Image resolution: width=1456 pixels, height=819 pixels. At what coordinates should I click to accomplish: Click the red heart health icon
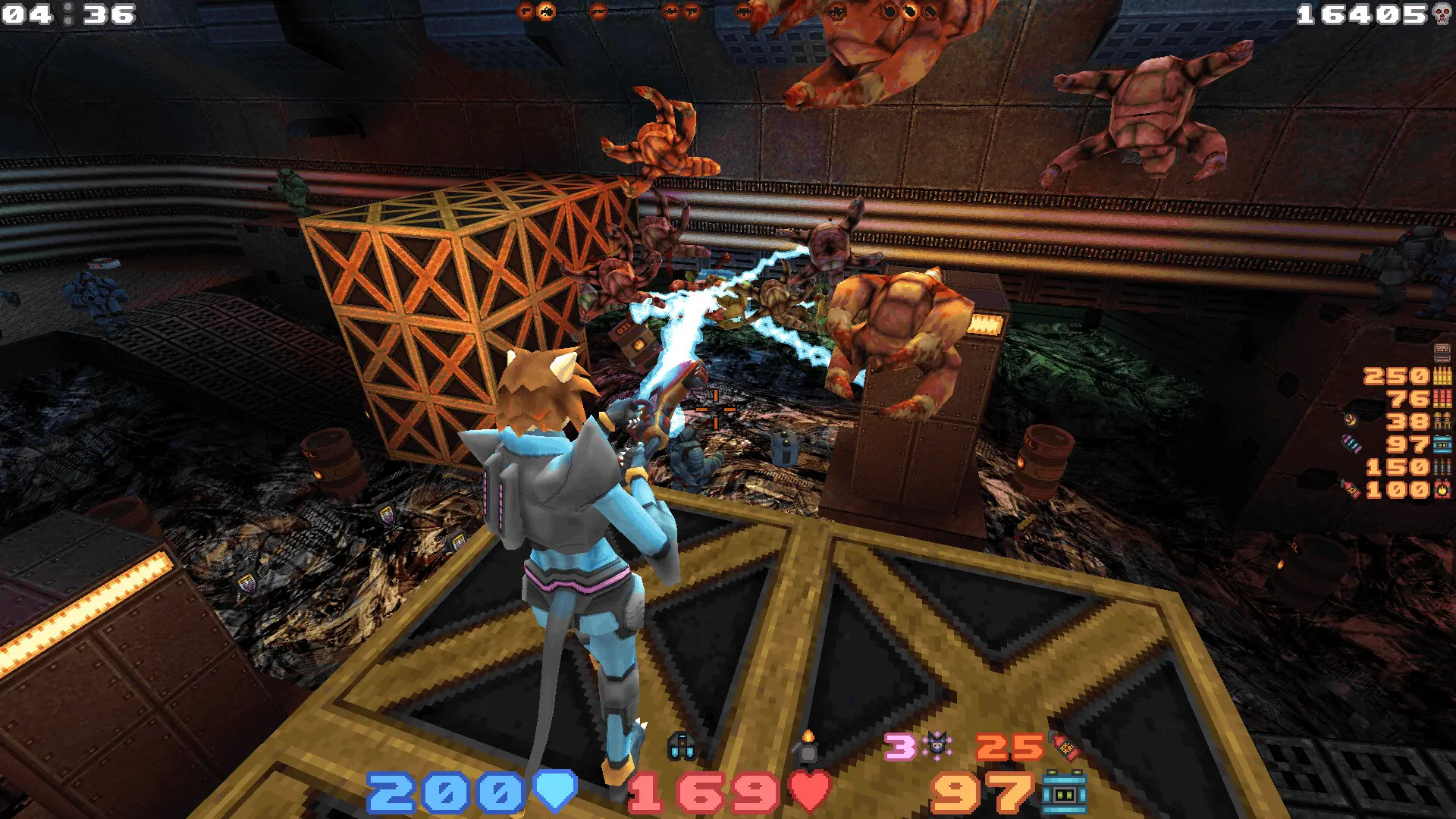(810, 792)
